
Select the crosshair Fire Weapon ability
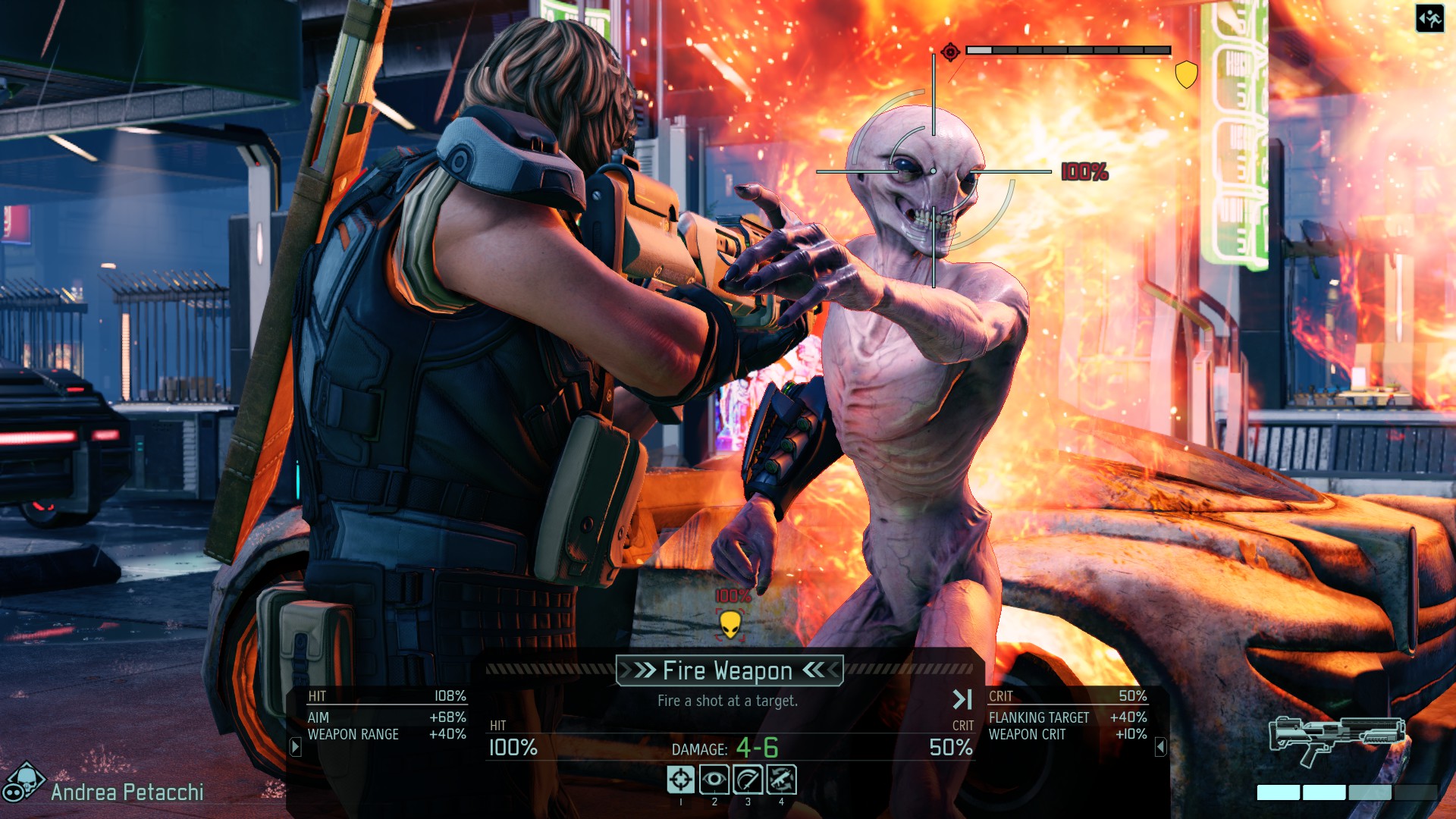click(x=680, y=779)
